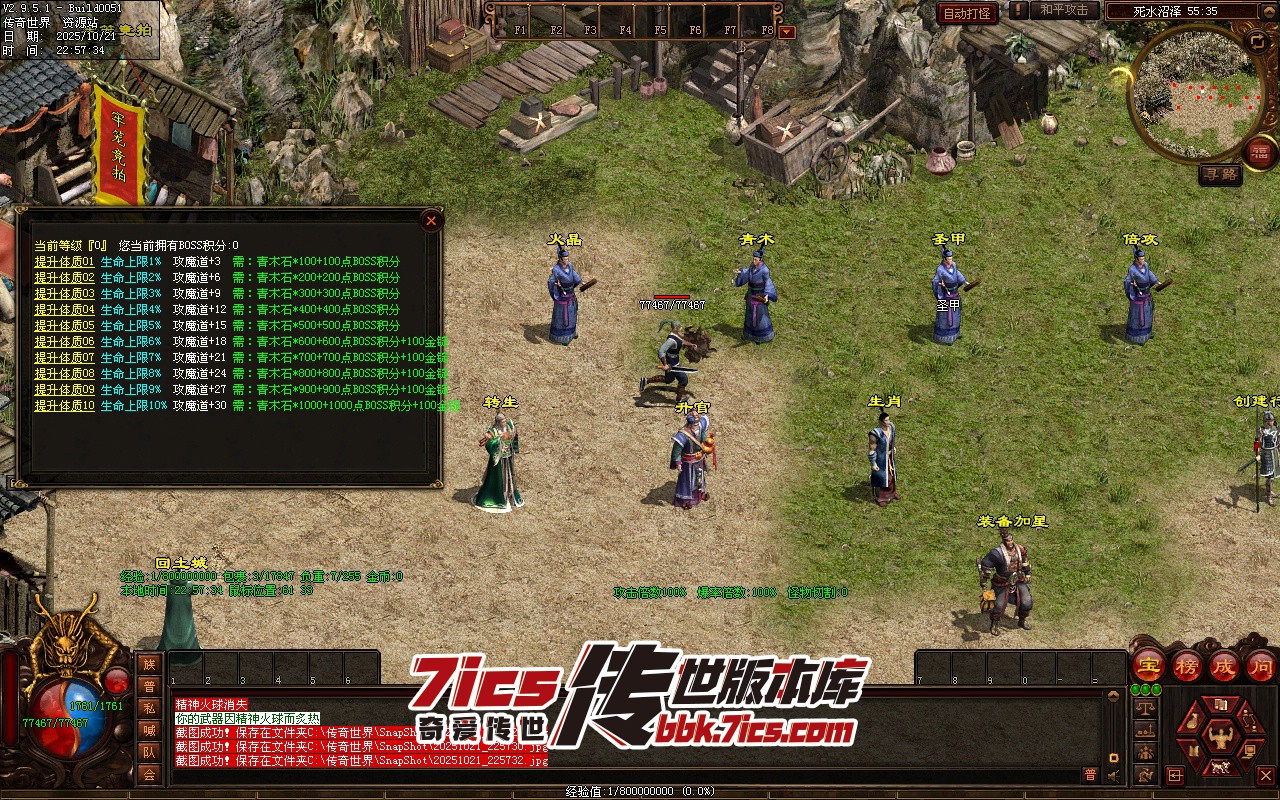This screenshot has width=1280, height=800.
Task: Click the exclamation mark alert button
Action: tap(1018, 10)
